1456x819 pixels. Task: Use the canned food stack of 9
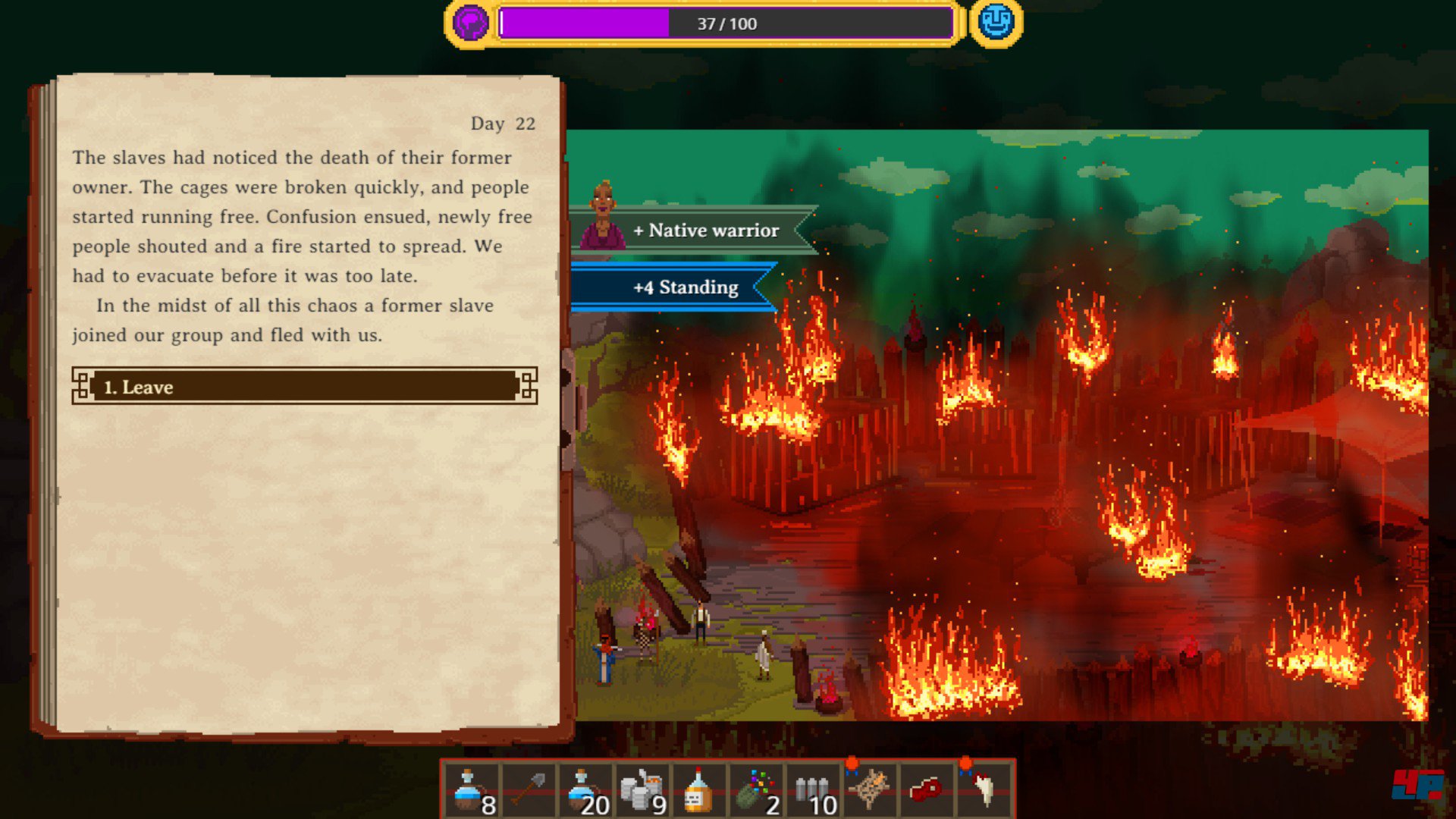(642, 790)
